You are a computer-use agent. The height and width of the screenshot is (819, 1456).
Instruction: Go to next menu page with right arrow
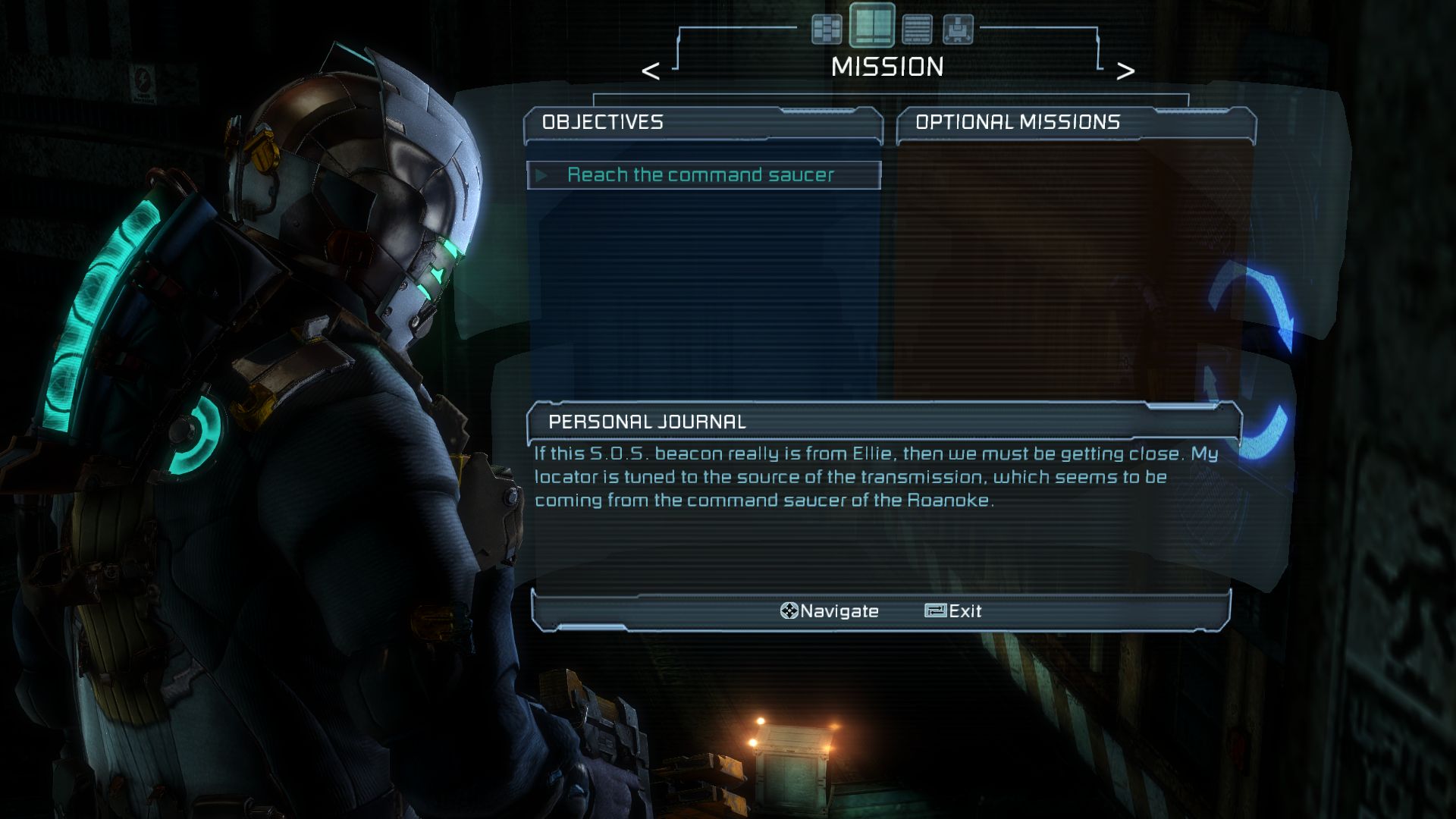1125,71
